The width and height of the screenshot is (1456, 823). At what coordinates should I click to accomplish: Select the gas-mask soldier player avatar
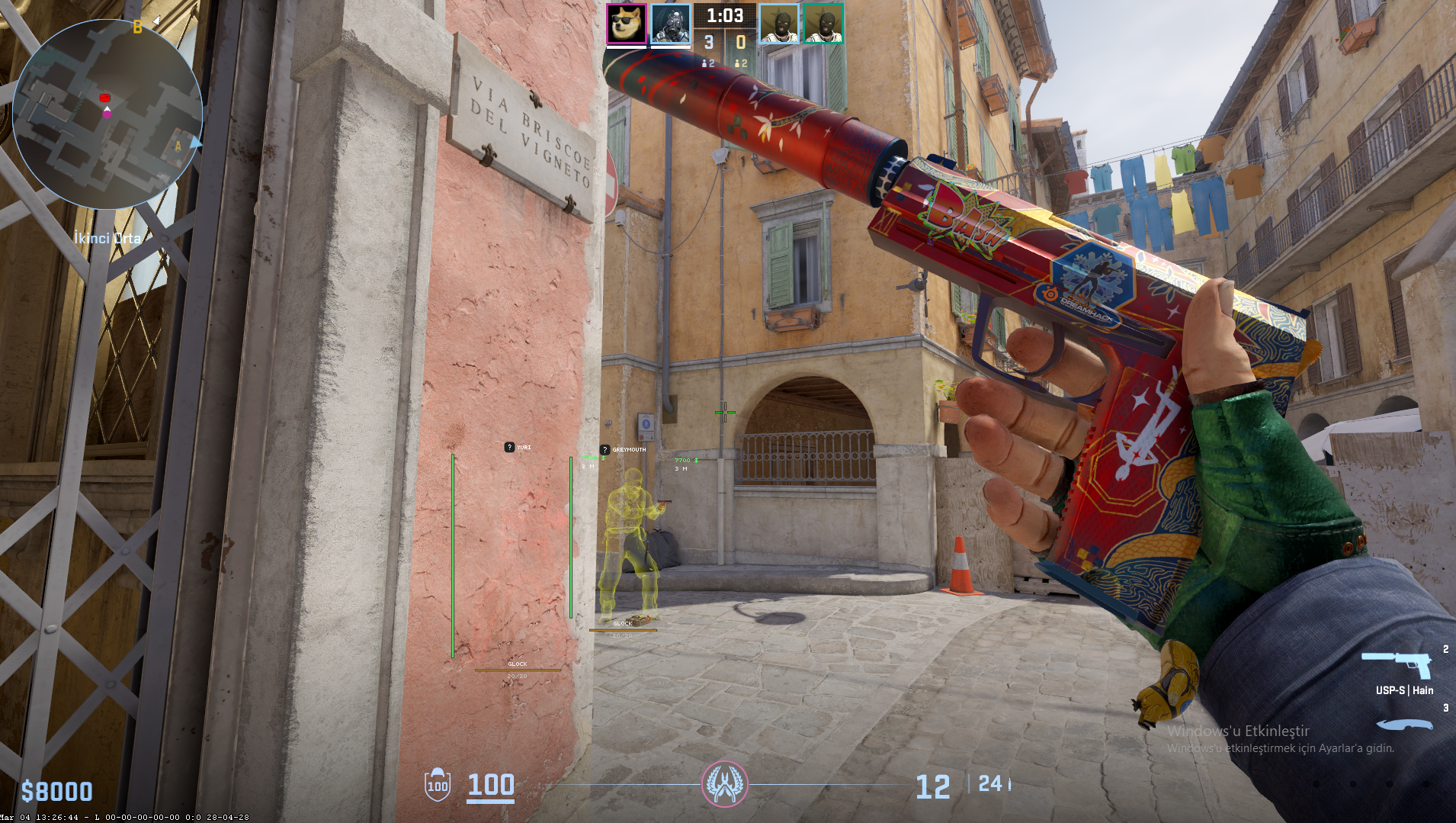click(671, 24)
